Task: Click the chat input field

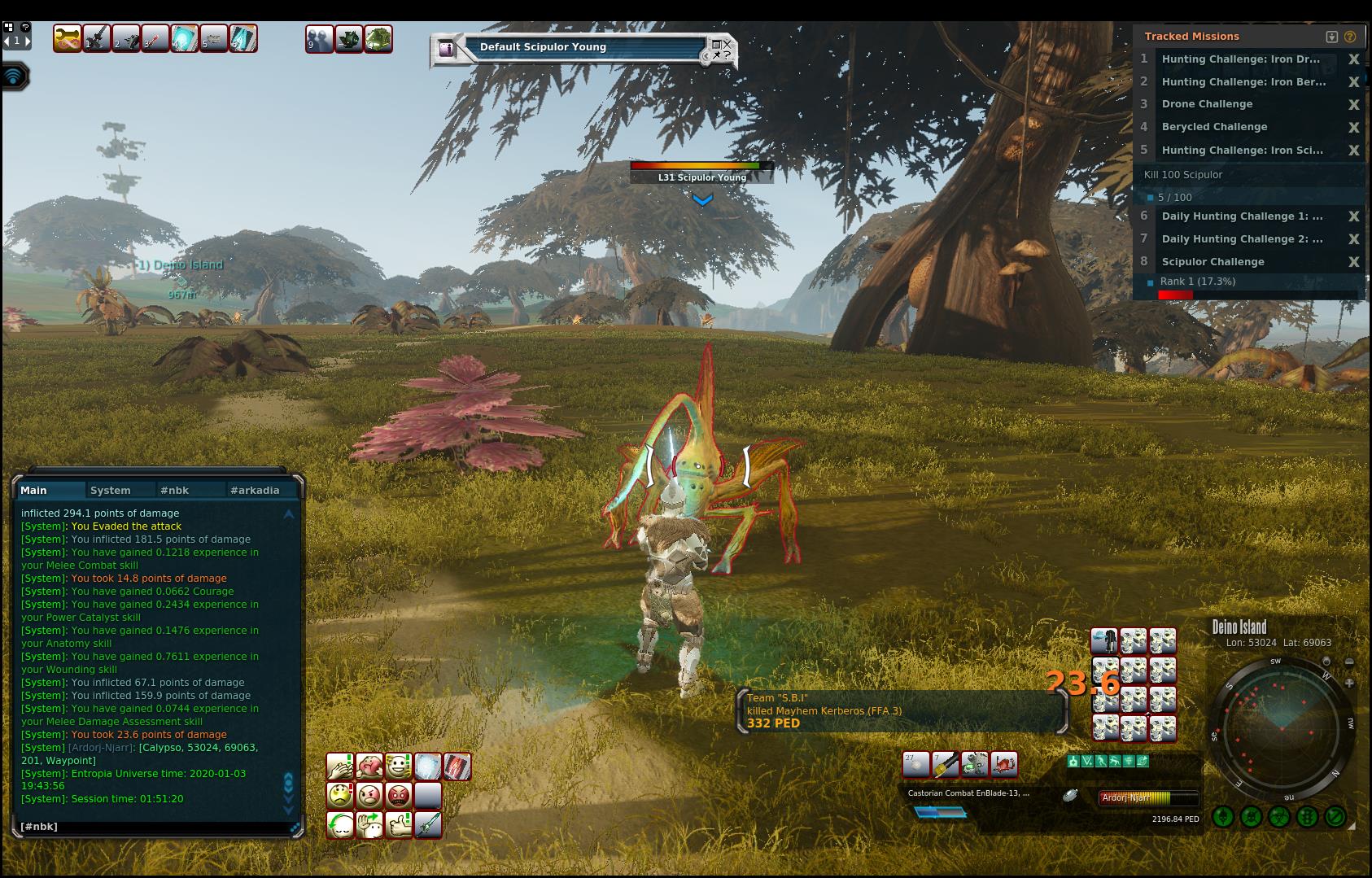Action: (x=155, y=826)
